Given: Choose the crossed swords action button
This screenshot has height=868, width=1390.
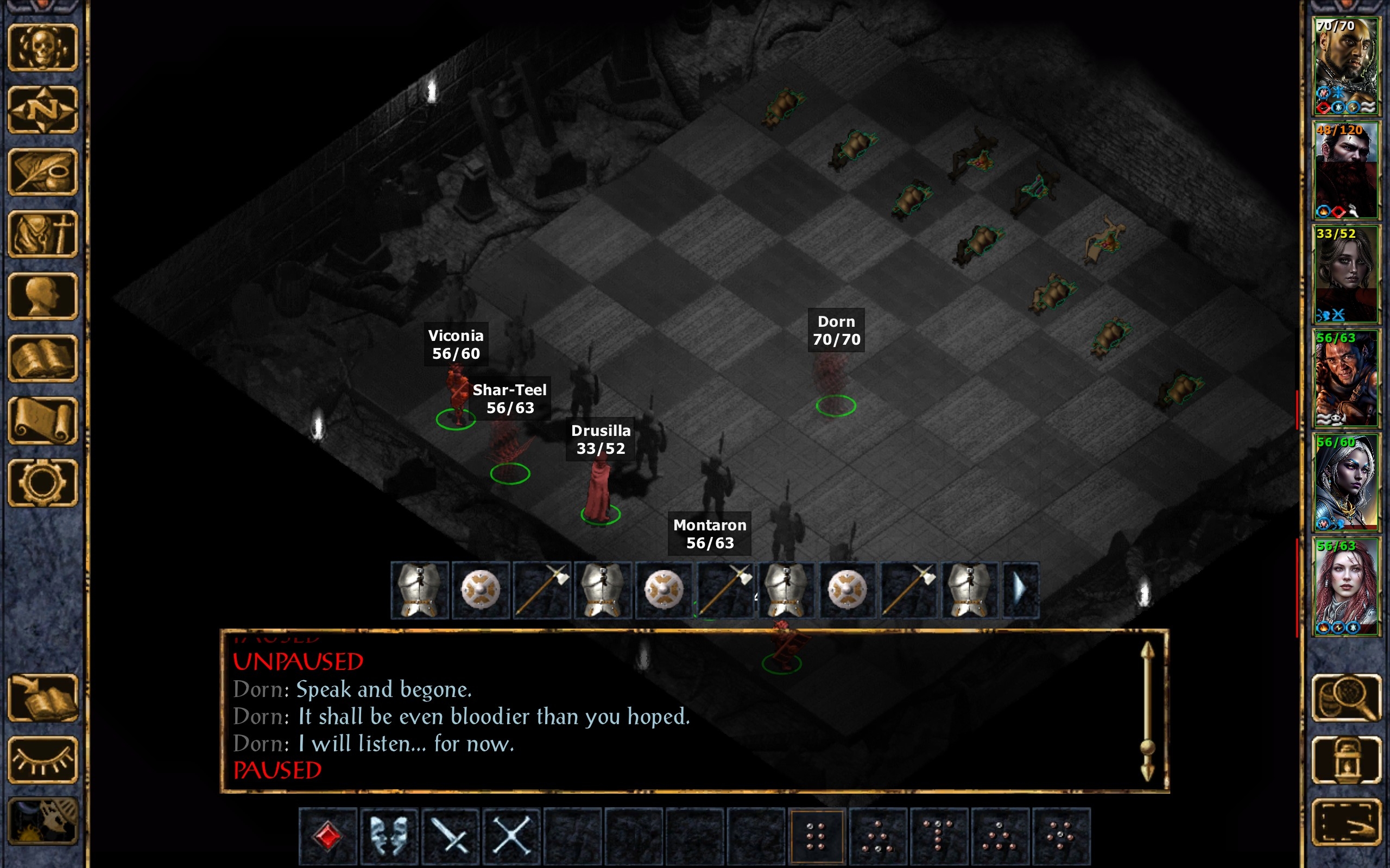Looking at the screenshot, I should coord(511,835).
